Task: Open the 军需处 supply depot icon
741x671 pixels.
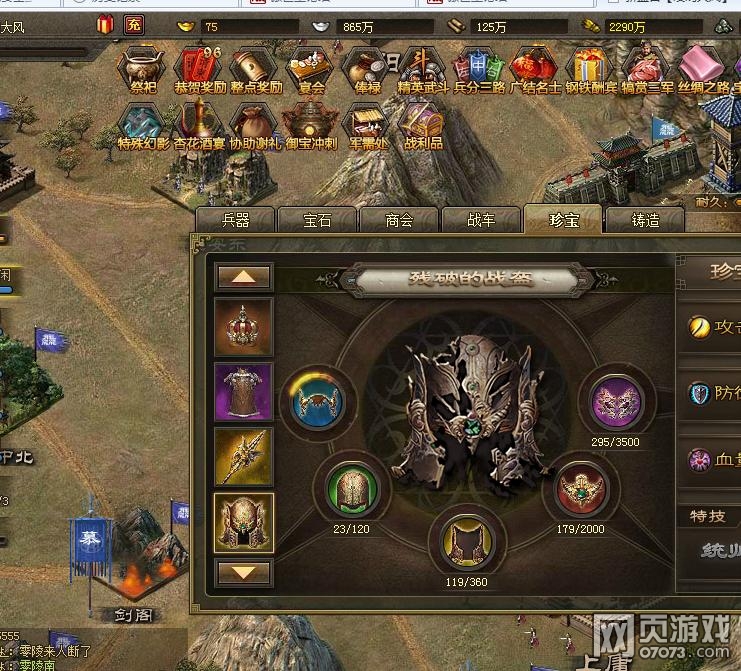Action: tap(367, 124)
